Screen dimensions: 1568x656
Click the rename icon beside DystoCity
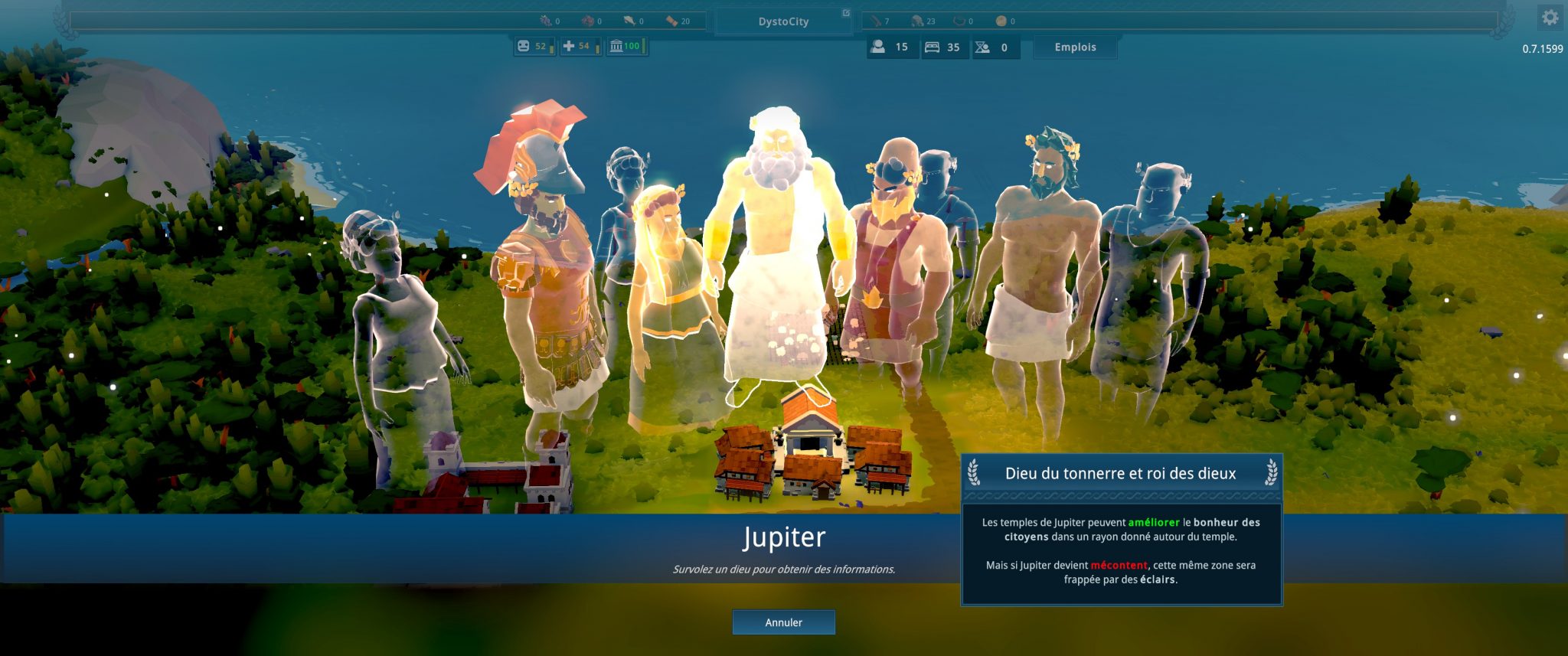click(x=845, y=13)
